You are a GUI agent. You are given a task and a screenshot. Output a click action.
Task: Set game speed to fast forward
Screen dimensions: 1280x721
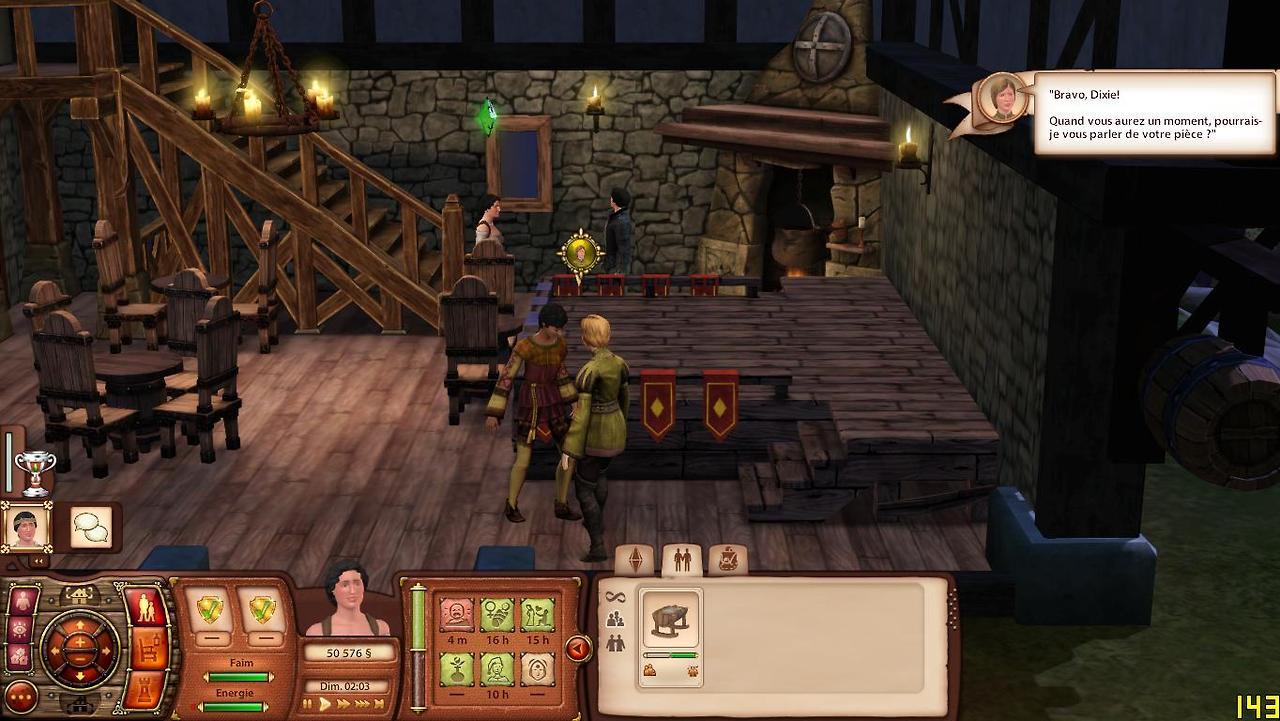pos(345,704)
